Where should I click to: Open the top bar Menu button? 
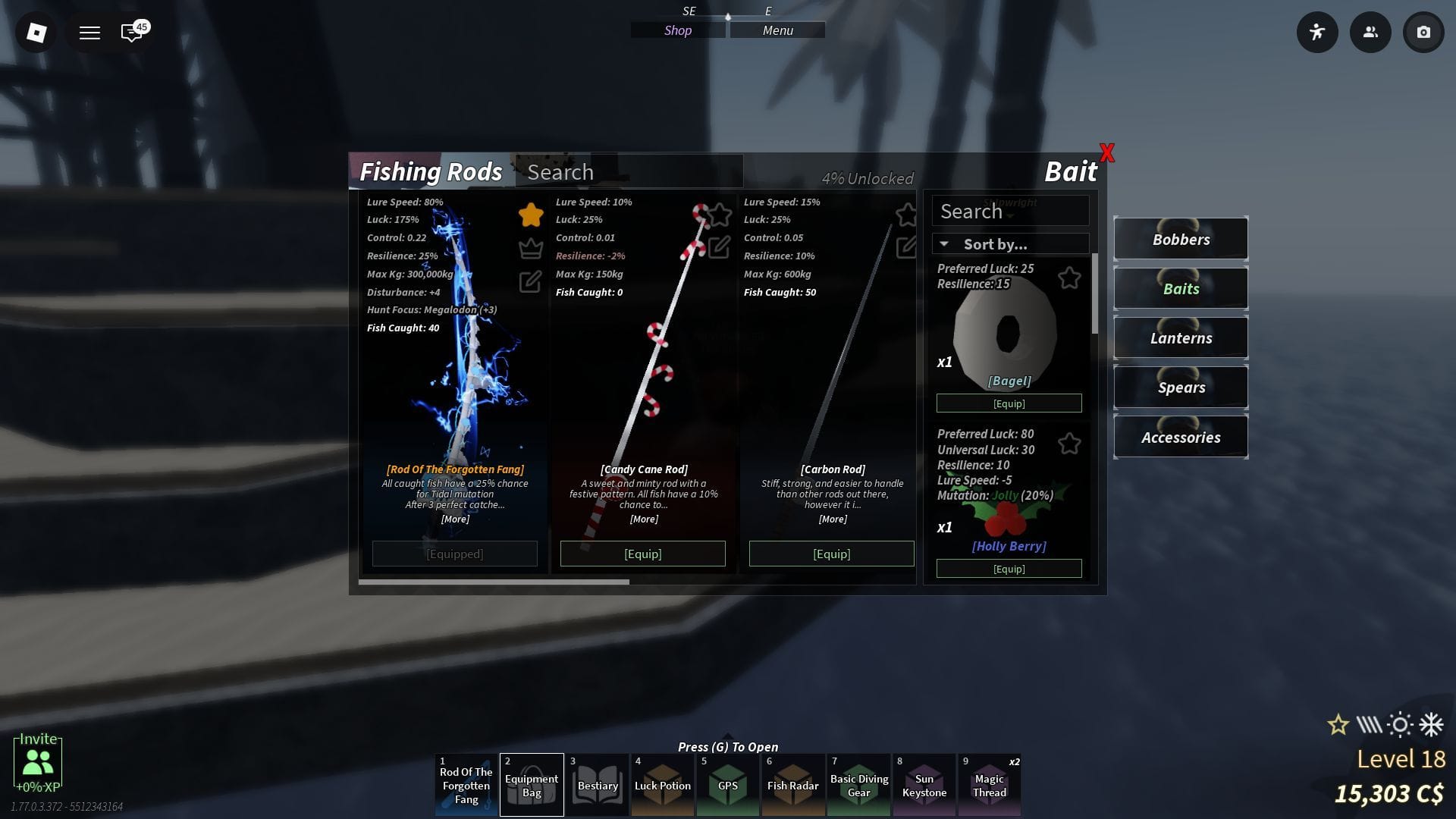coord(777,30)
